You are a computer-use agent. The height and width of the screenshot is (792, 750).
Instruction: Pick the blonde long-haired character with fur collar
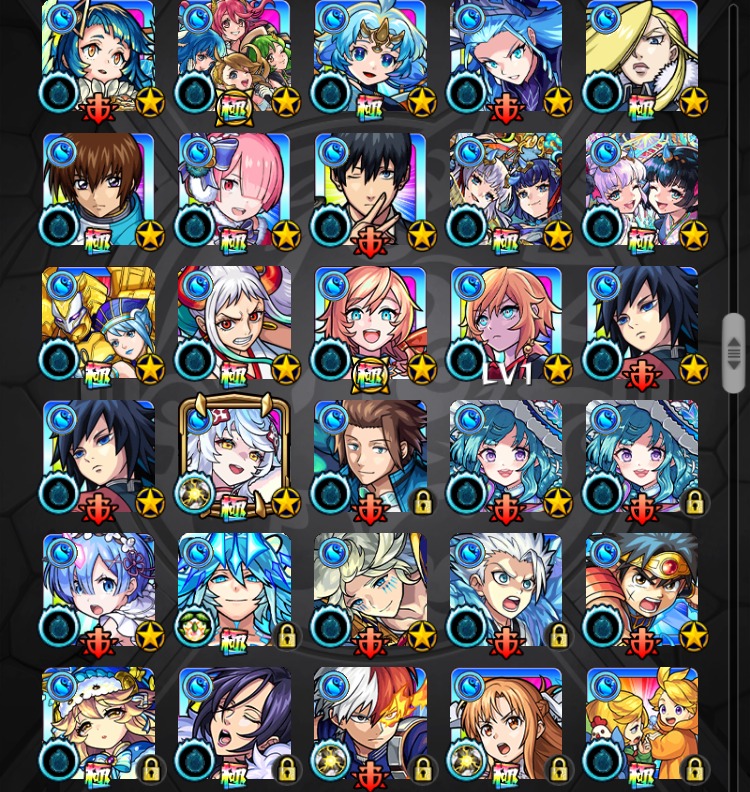coord(643,57)
